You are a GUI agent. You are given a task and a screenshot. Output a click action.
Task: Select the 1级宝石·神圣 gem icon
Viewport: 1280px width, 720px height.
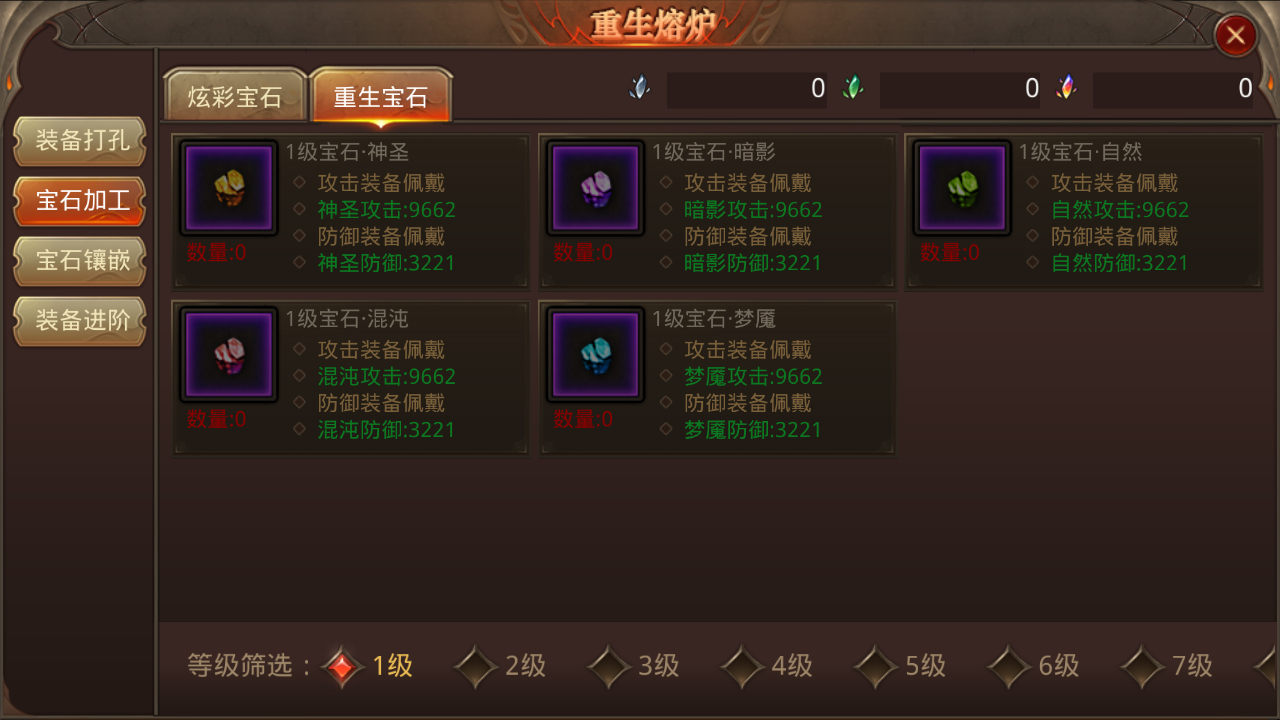point(228,187)
